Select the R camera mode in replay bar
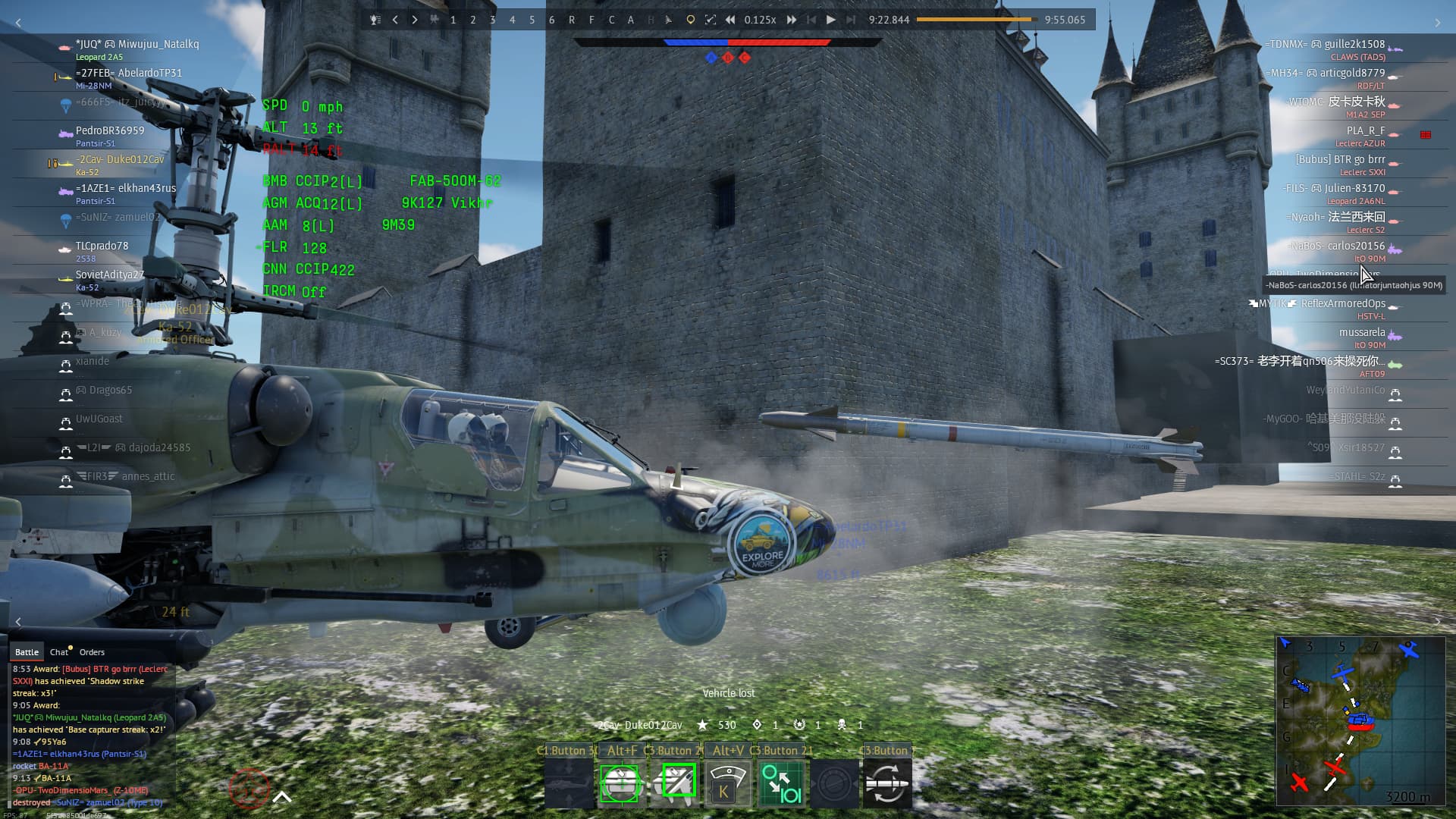Screen dimensions: 1456x819 point(571,20)
